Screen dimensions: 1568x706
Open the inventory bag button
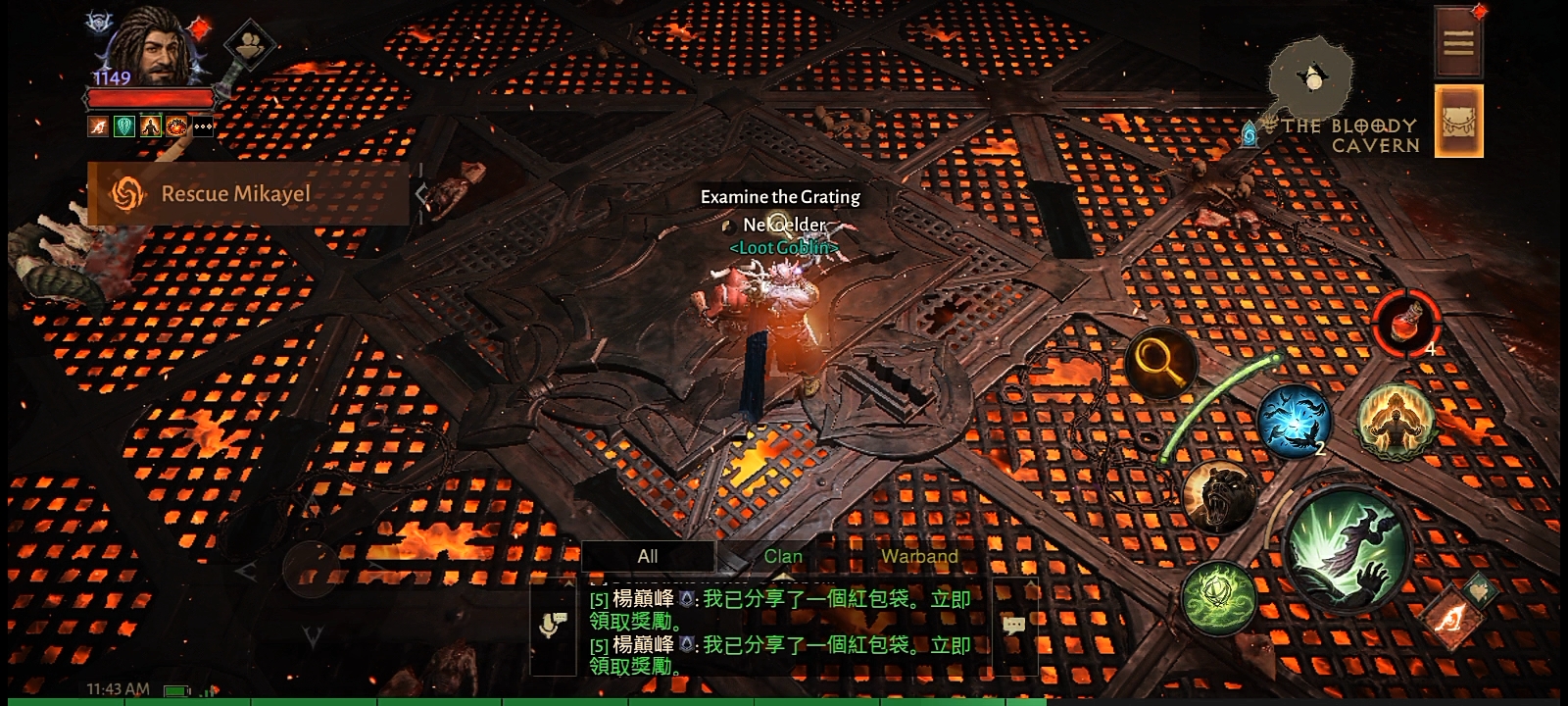(x=1458, y=121)
